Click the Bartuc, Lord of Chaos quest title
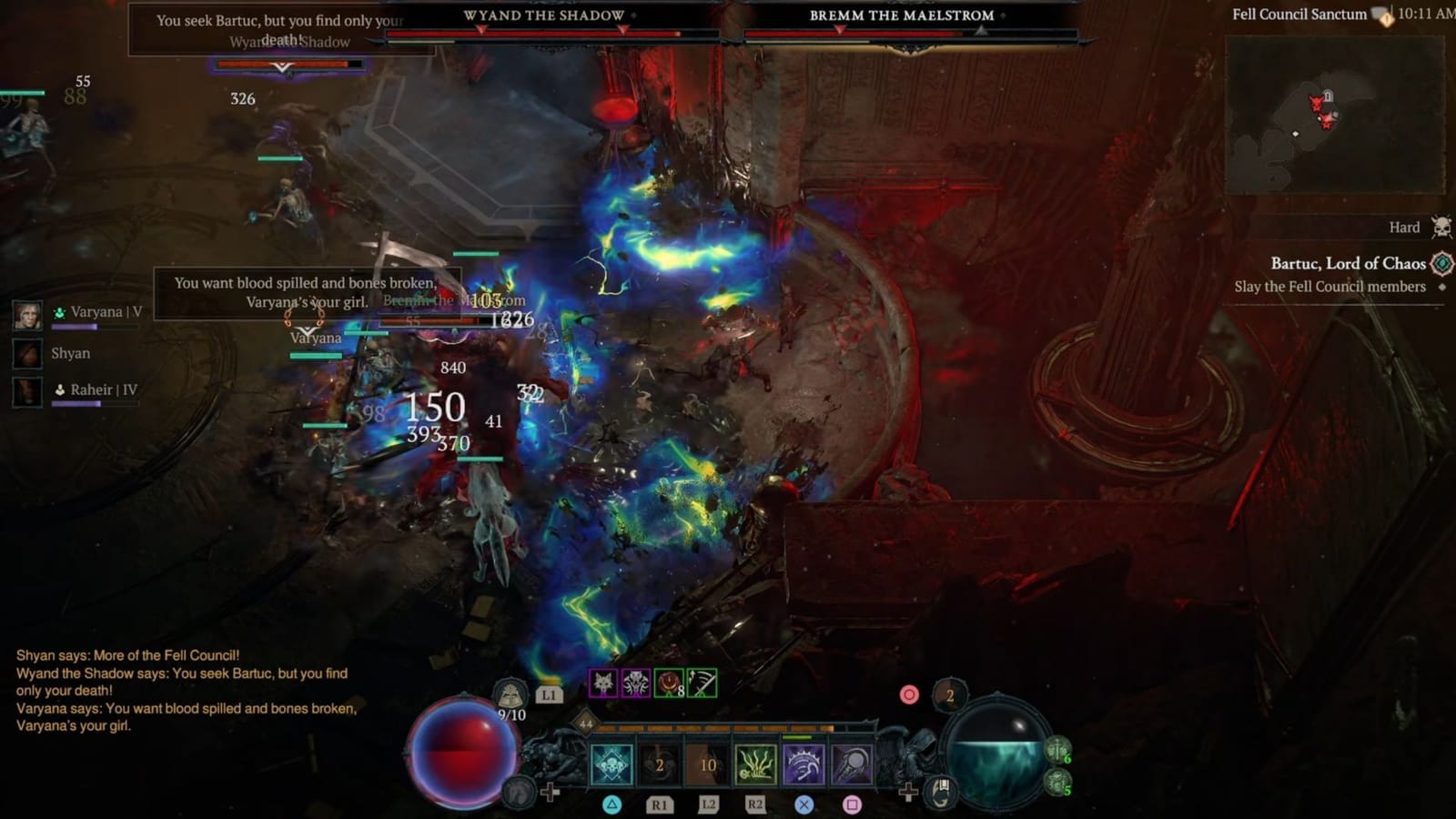This screenshot has width=1456, height=819. tap(1349, 264)
